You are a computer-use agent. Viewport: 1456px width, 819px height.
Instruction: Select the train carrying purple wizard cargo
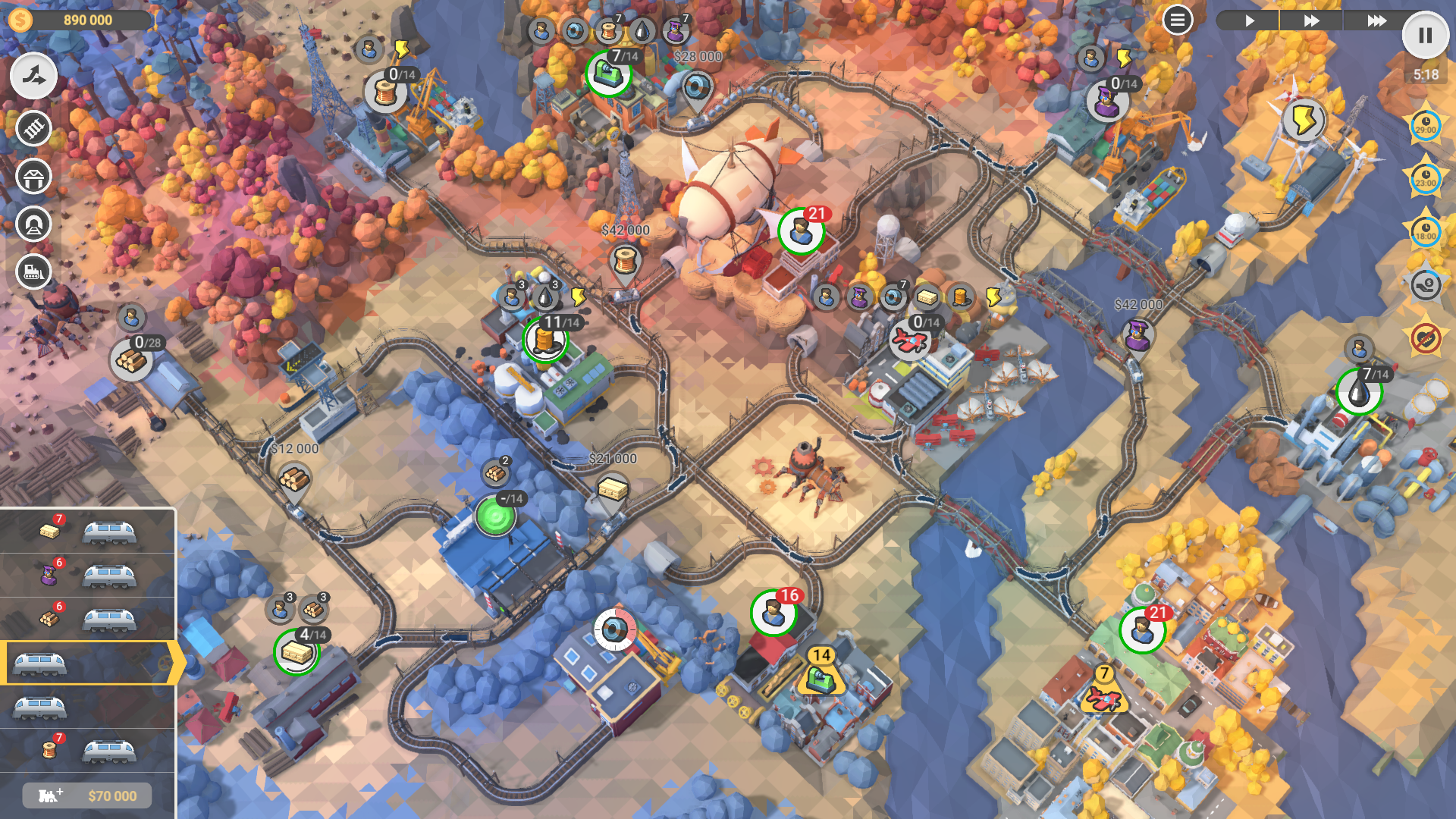[x=88, y=576]
